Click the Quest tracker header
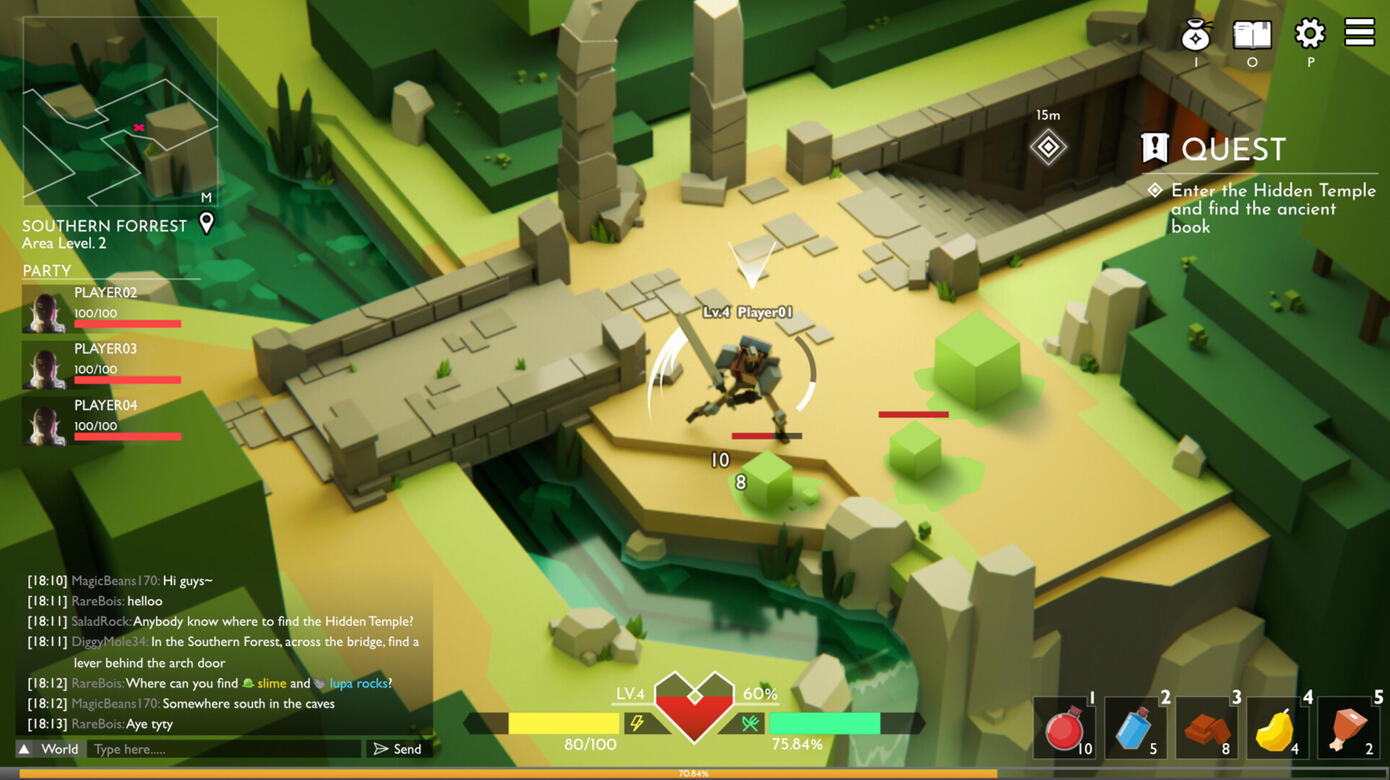This screenshot has height=780, width=1390. click(1214, 150)
